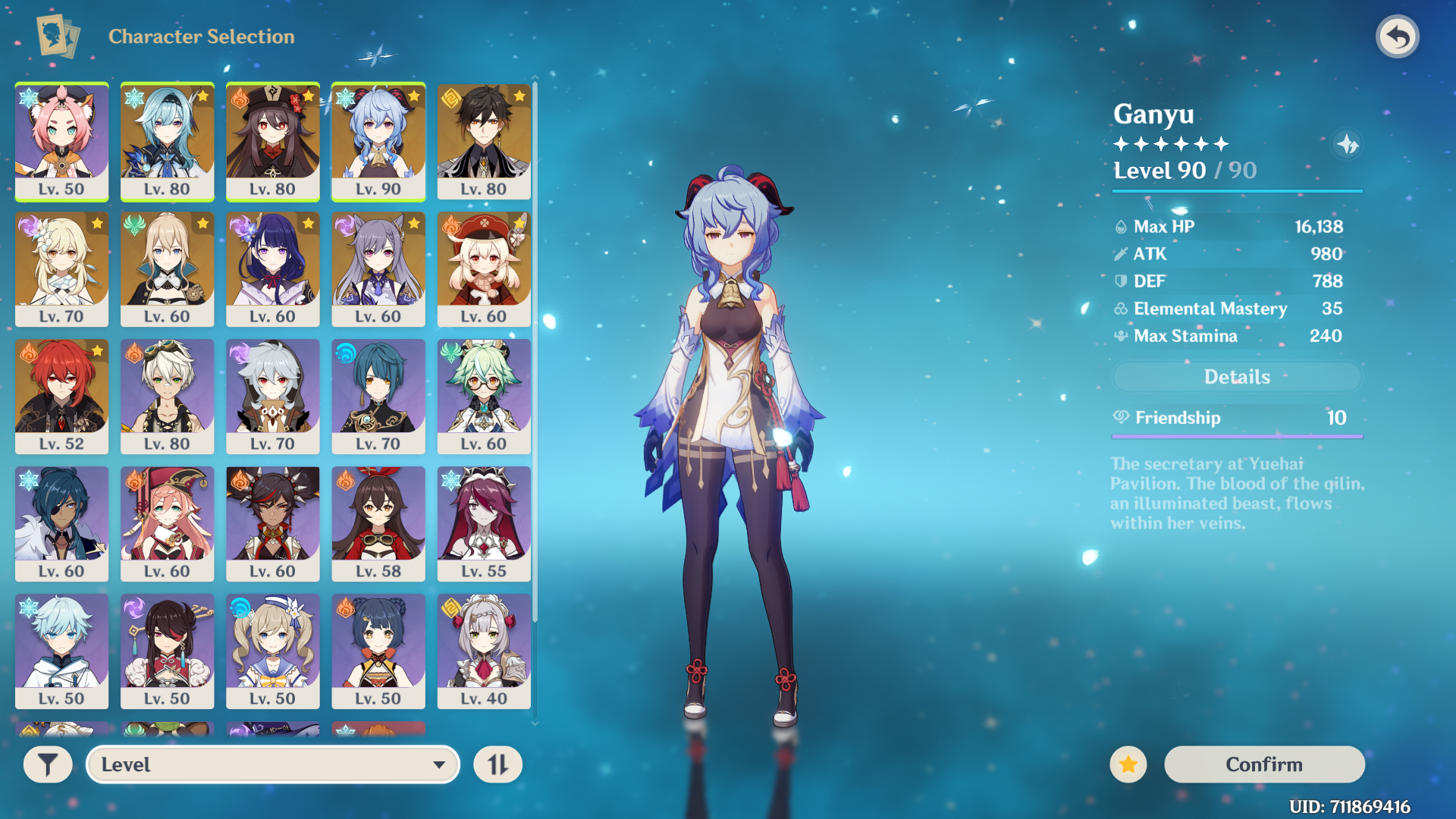Click the back arrow to exit
The image size is (1456, 819).
[1398, 36]
